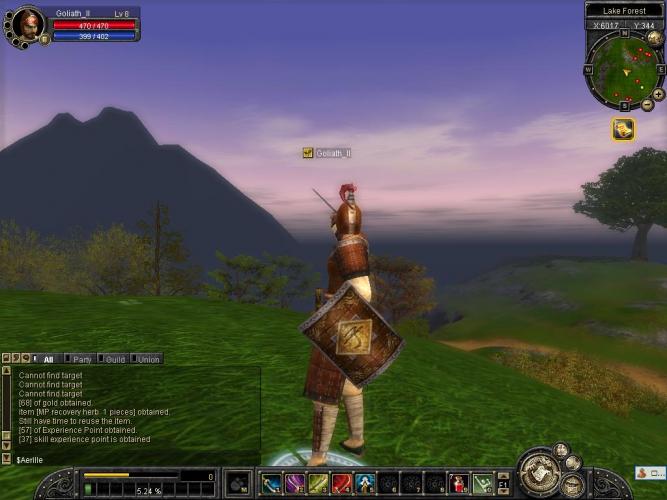The height and width of the screenshot is (500, 667).
Task: Click the globe button beside the minimap
Action: 656,39
